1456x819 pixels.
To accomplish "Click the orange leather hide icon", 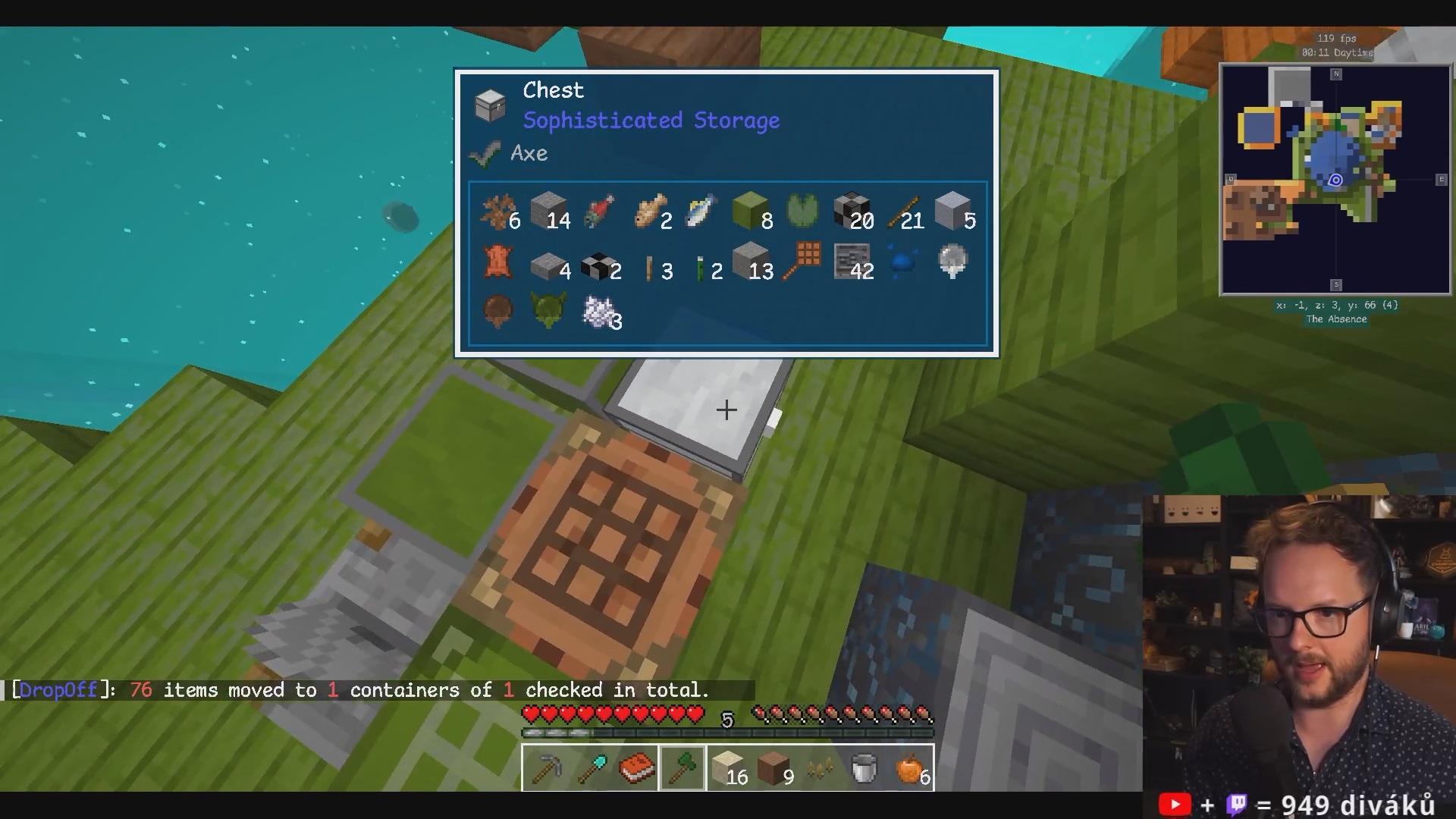I will [497, 262].
